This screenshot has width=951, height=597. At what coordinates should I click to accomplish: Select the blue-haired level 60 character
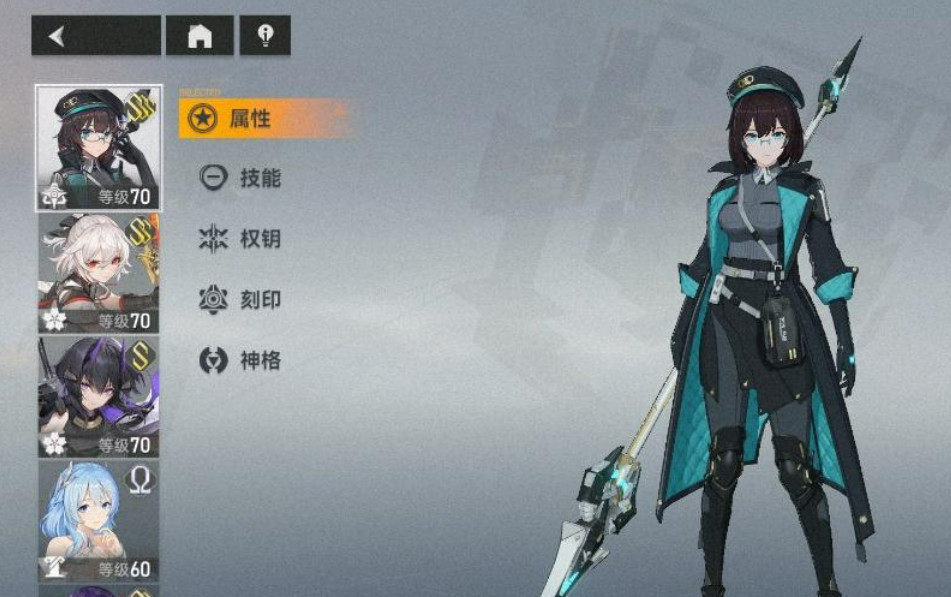click(x=98, y=520)
